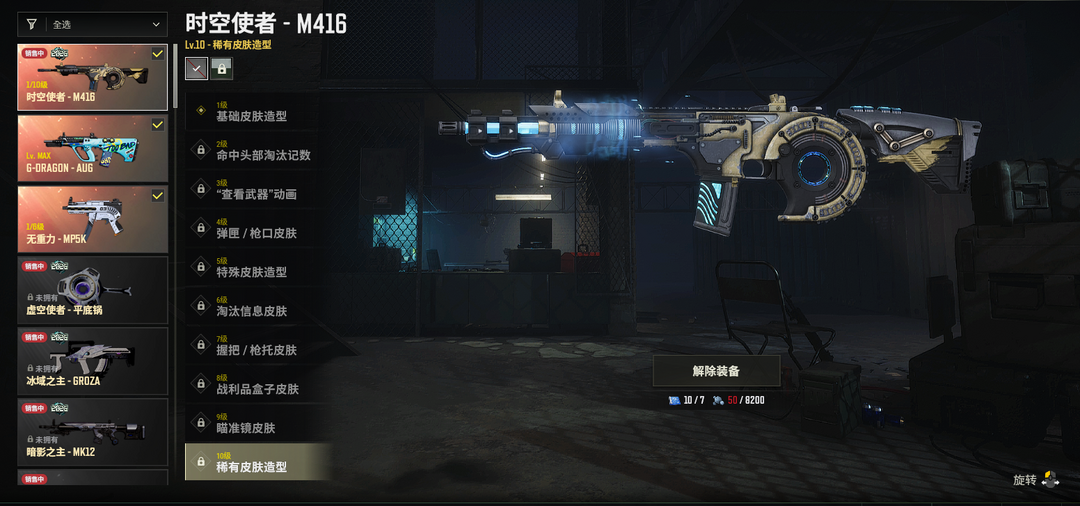Select level 10 稀有皮肤造型
Screen dimensions: 1080x506
(256, 462)
